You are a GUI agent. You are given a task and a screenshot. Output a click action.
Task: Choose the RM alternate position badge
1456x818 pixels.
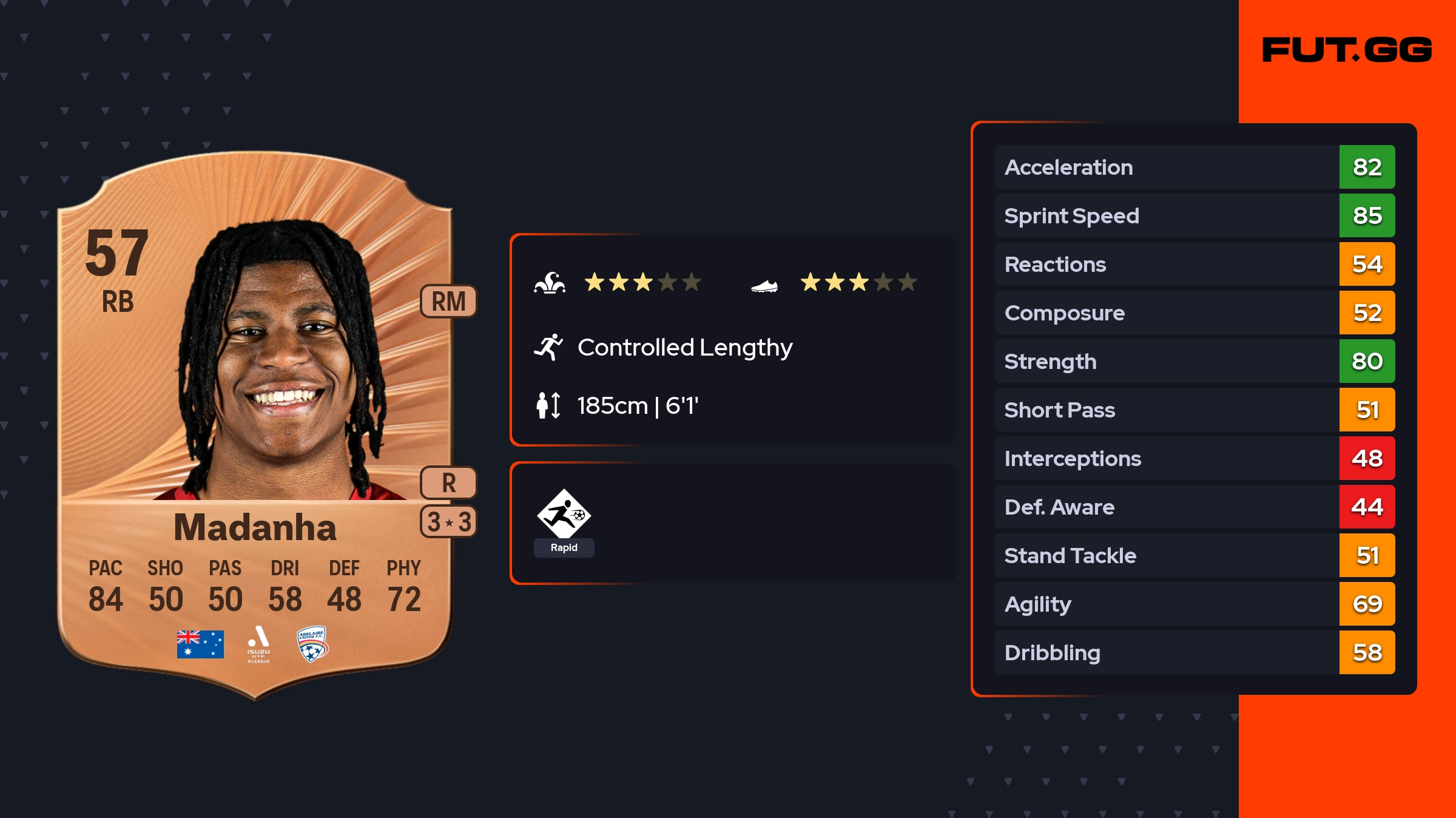point(448,301)
